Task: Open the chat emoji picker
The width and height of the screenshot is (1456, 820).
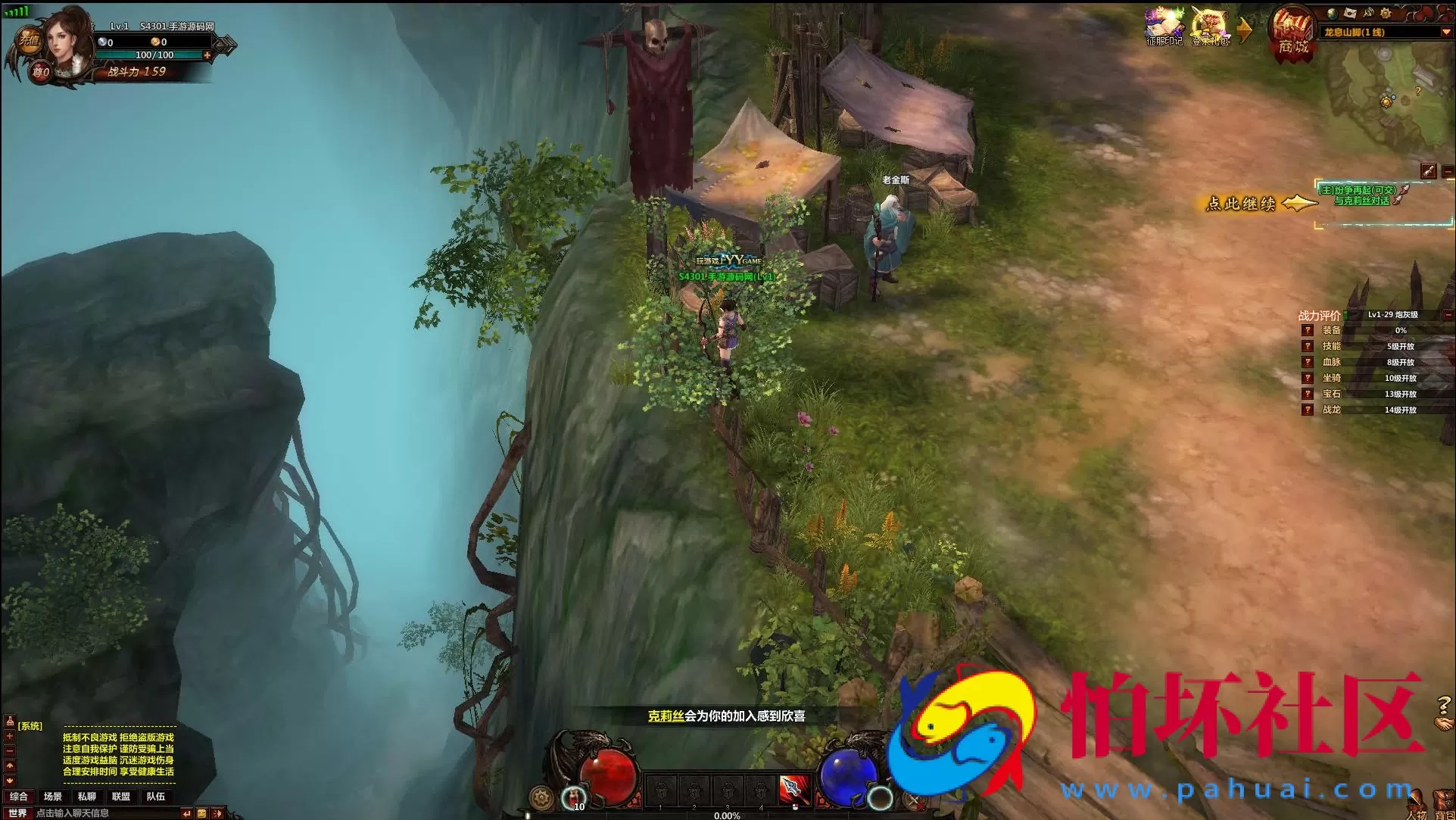Action: [201, 813]
